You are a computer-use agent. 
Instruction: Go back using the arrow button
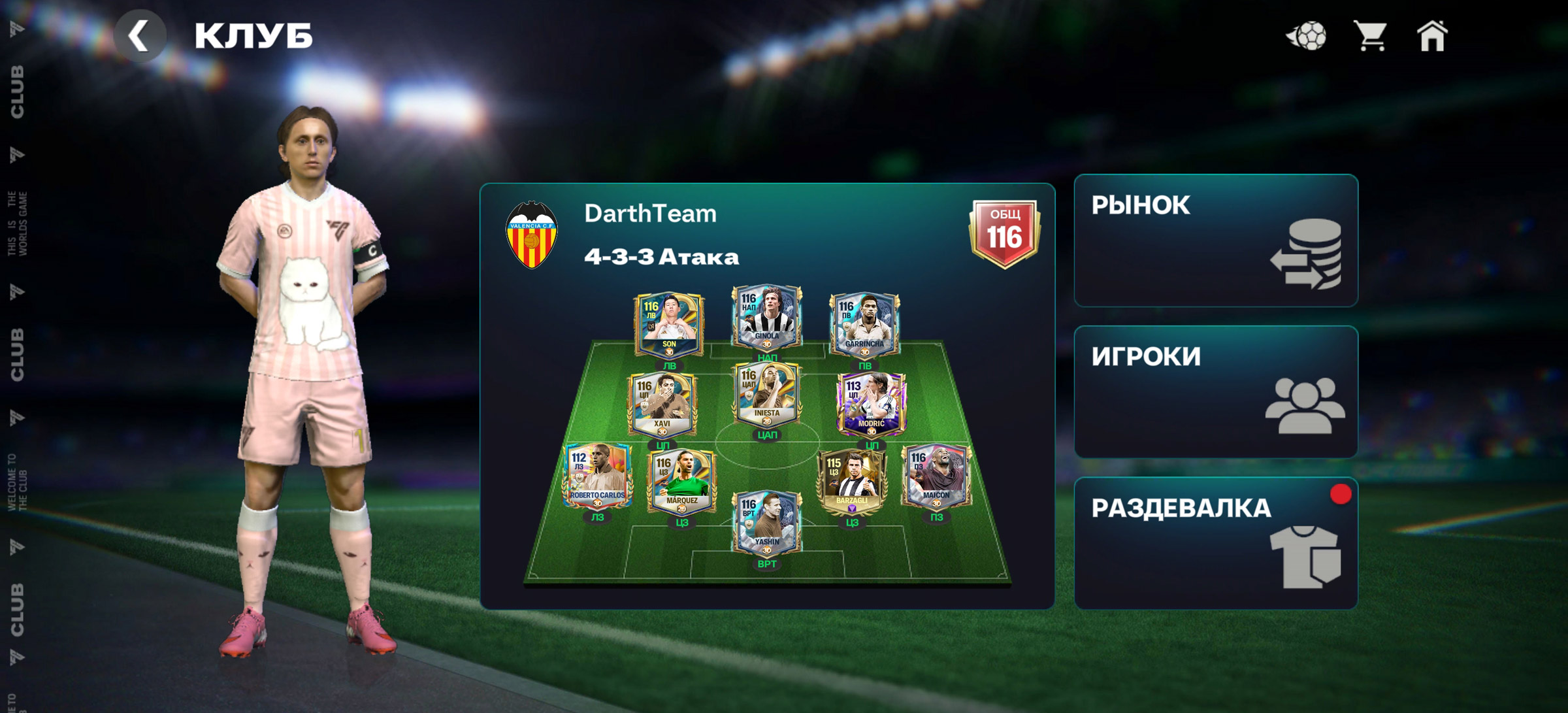pyautogui.click(x=139, y=36)
